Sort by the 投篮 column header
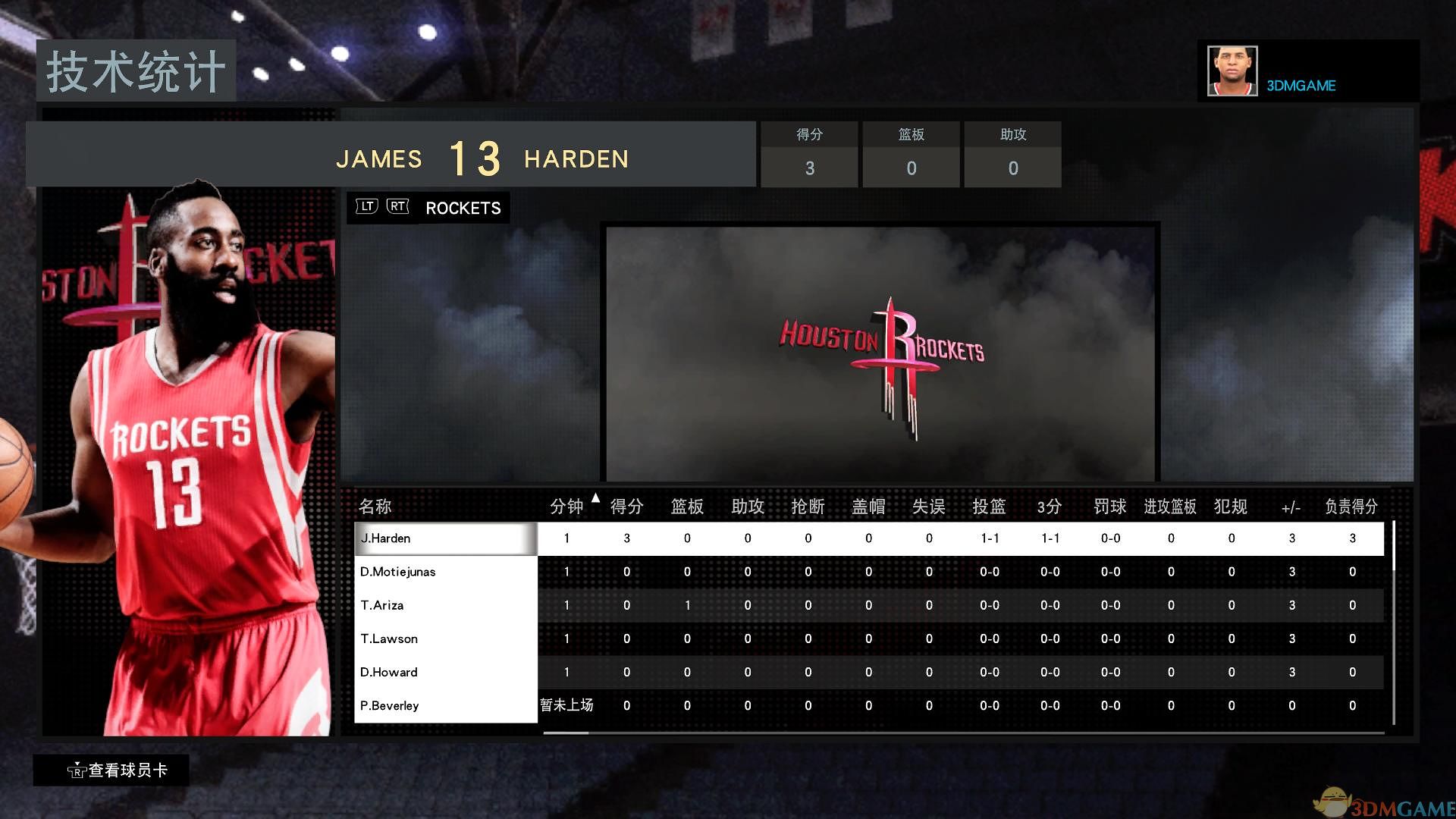Screen dimensions: 1456x819 [x=989, y=506]
